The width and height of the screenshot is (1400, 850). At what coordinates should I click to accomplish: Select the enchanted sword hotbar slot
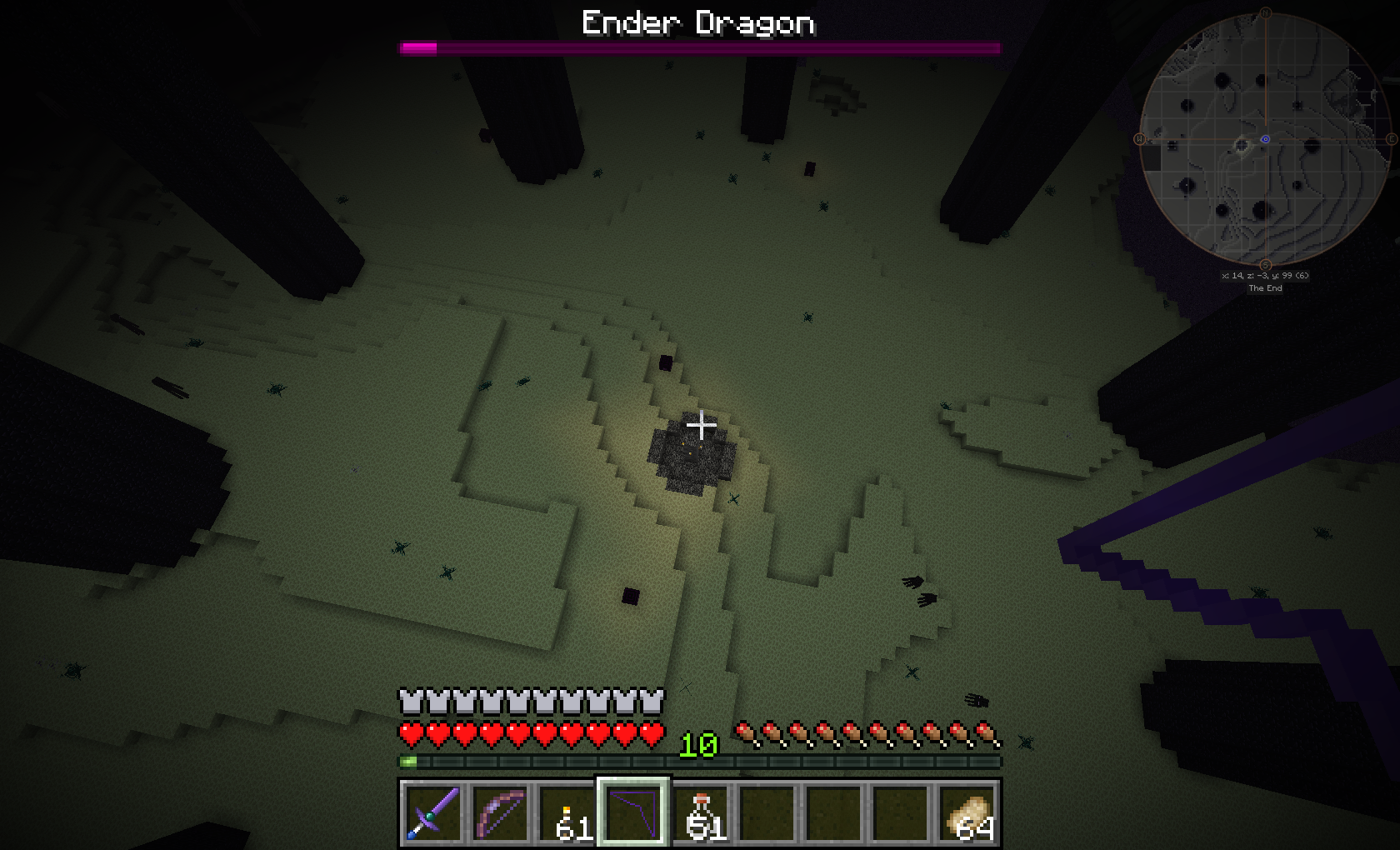[x=432, y=812]
